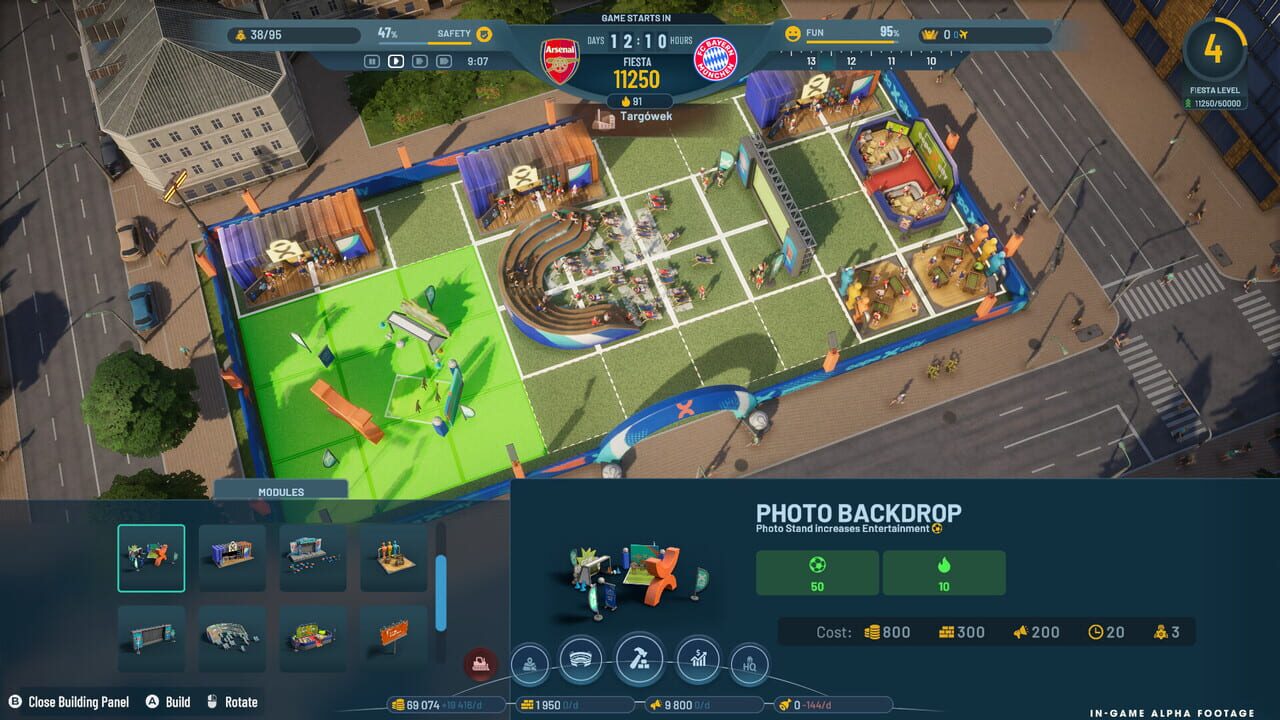Open the finance statistics chart icon

click(x=698, y=659)
